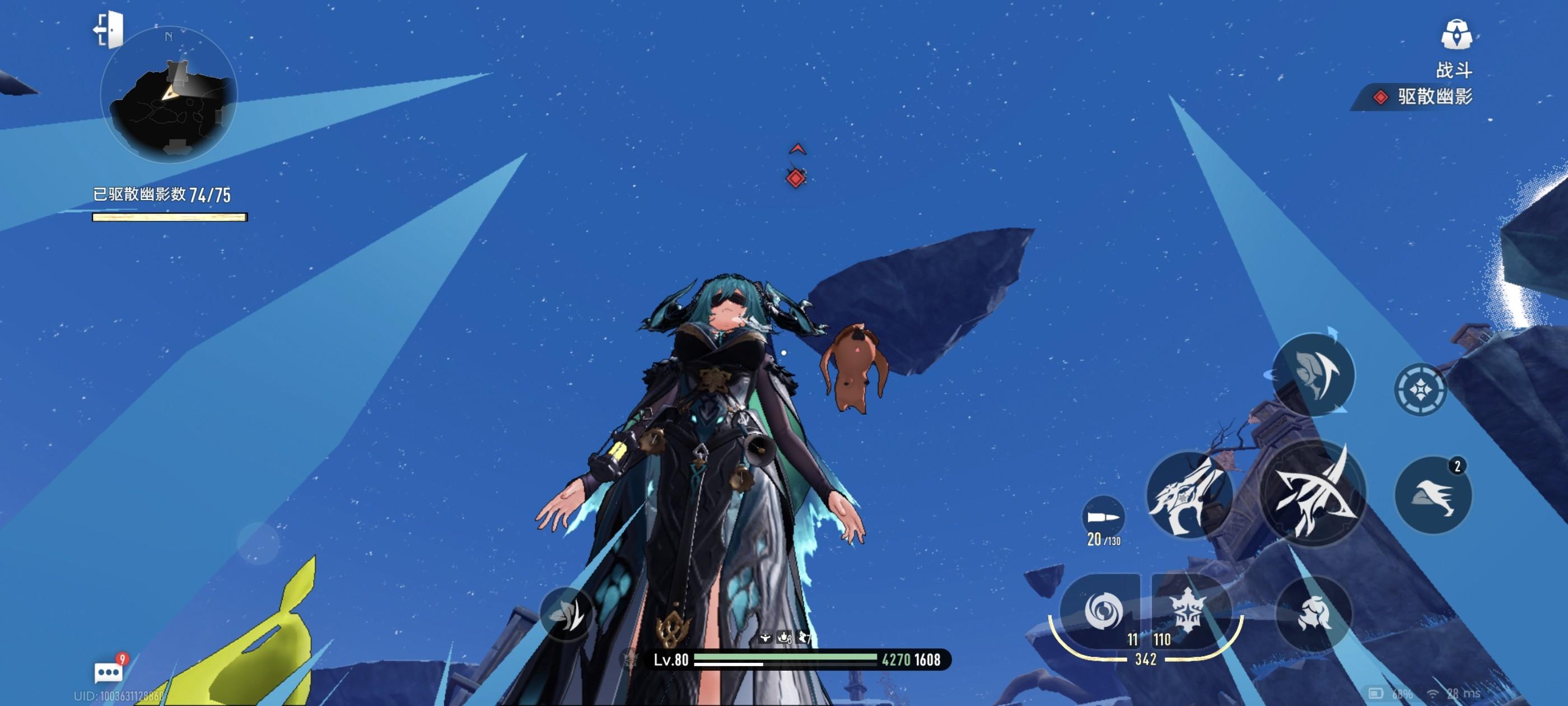The height and width of the screenshot is (706, 1568).
Task: Open the circular minimap
Action: pos(169,96)
